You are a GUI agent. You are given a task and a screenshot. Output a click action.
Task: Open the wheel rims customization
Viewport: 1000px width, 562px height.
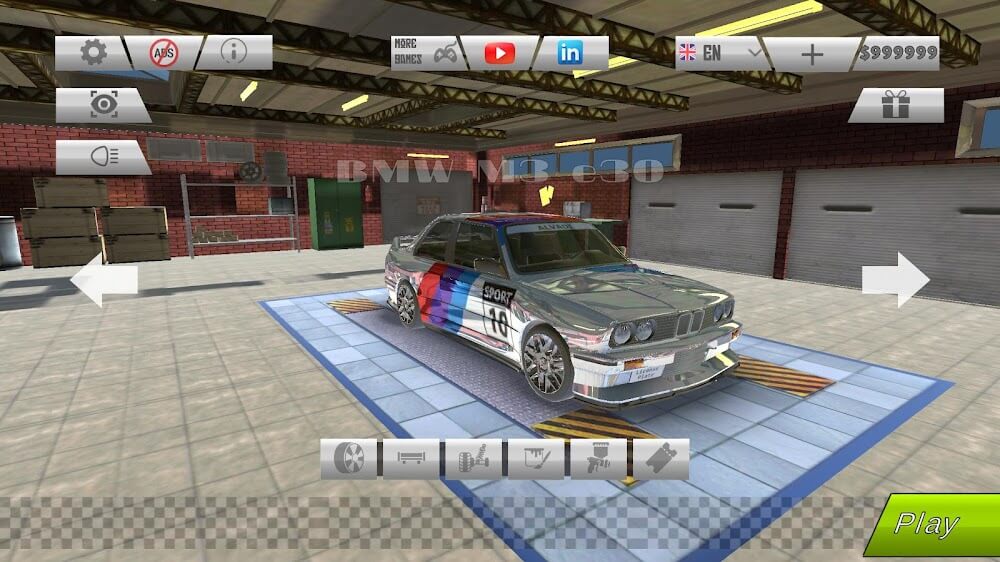[348, 459]
